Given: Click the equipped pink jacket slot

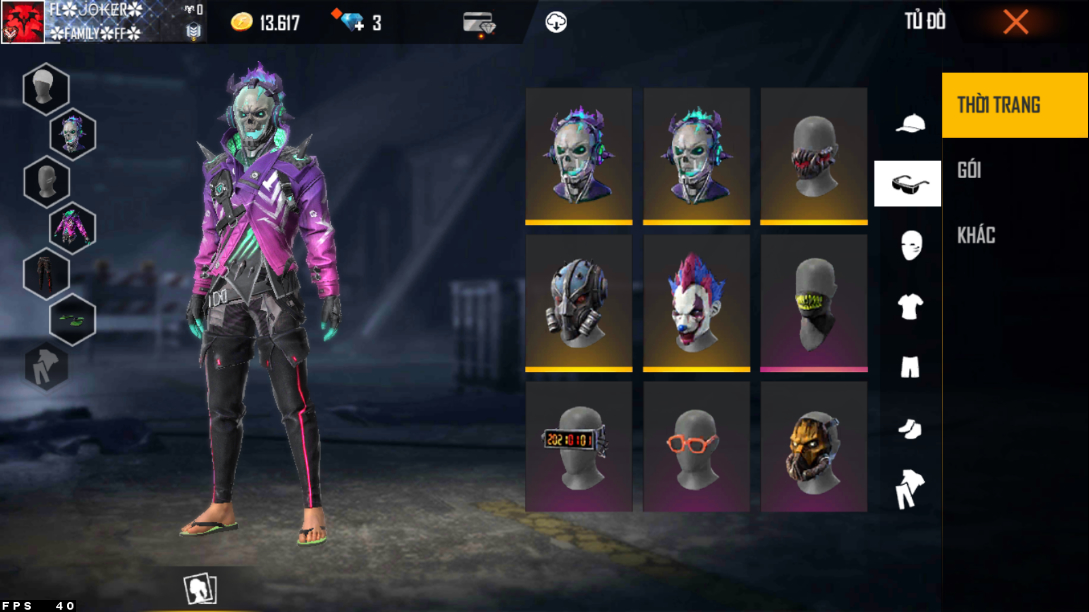Looking at the screenshot, I should (72, 226).
